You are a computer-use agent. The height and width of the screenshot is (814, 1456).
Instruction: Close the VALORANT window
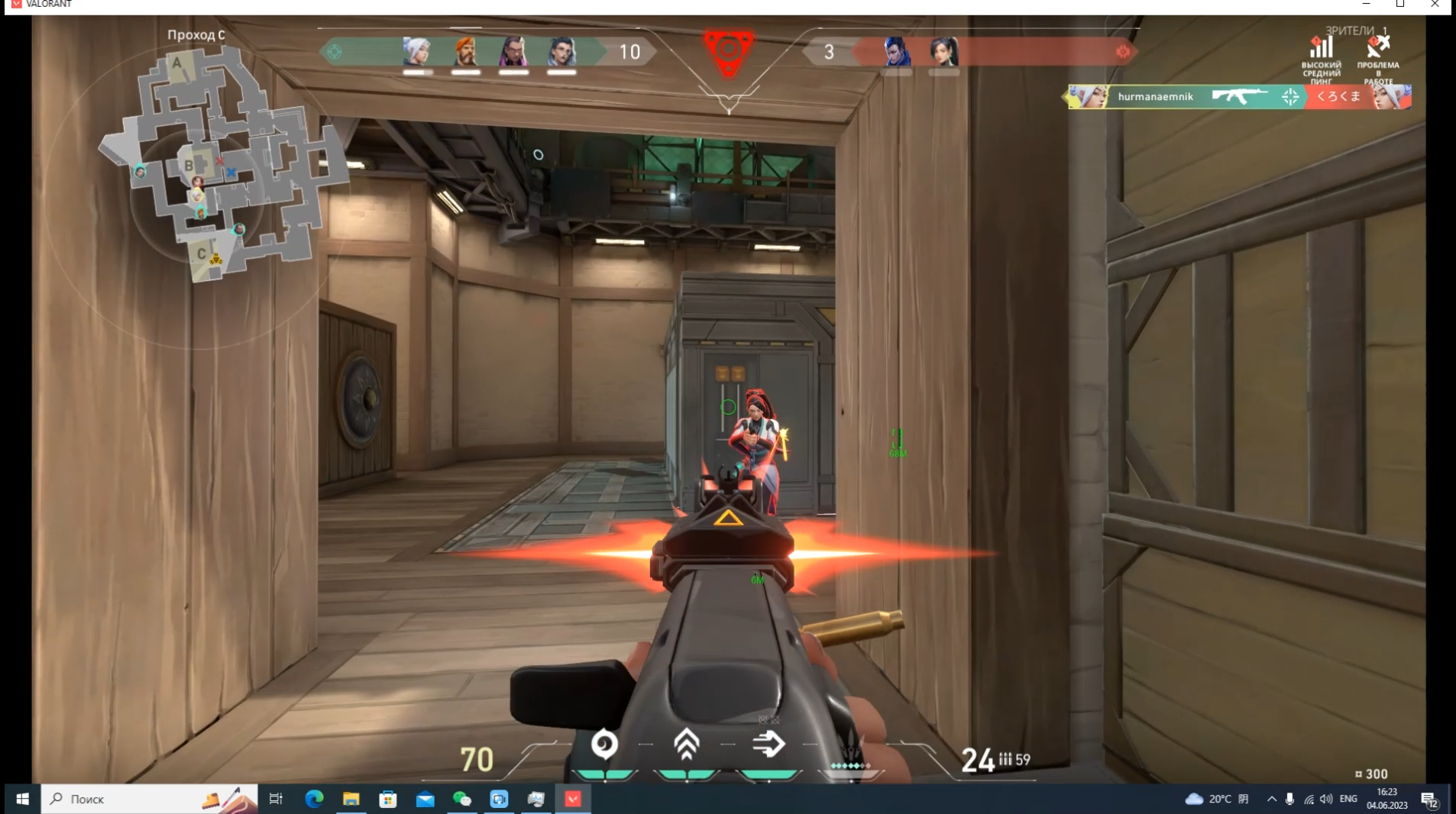[1435, 5]
